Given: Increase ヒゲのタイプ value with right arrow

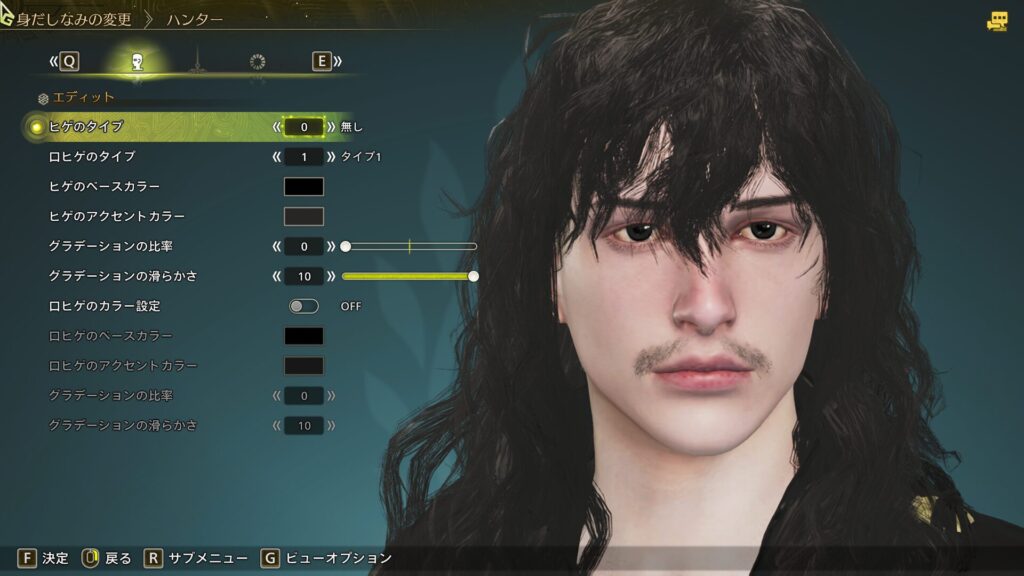Looking at the screenshot, I should [x=331, y=127].
